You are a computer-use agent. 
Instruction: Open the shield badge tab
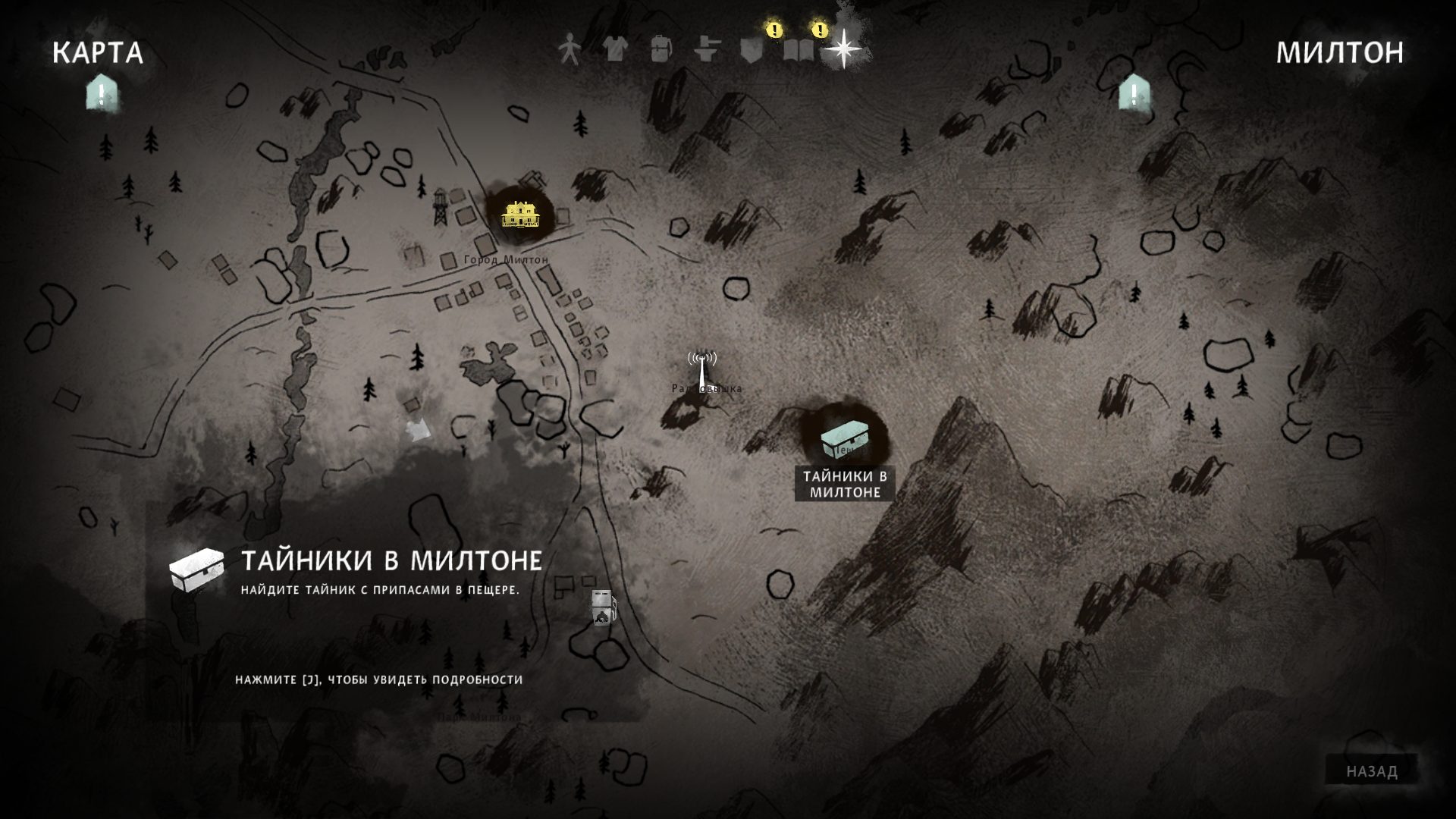coord(752,50)
